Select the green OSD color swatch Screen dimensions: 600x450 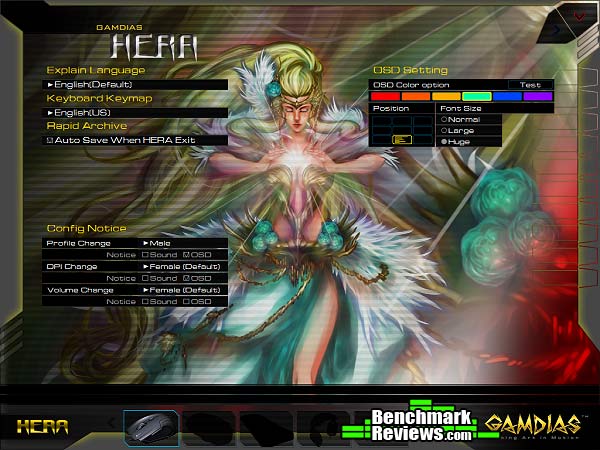pyautogui.click(x=477, y=96)
